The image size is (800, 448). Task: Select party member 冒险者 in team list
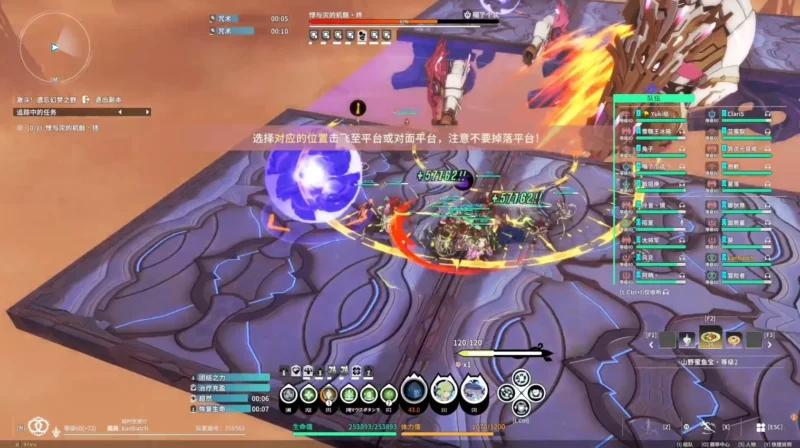(x=738, y=275)
